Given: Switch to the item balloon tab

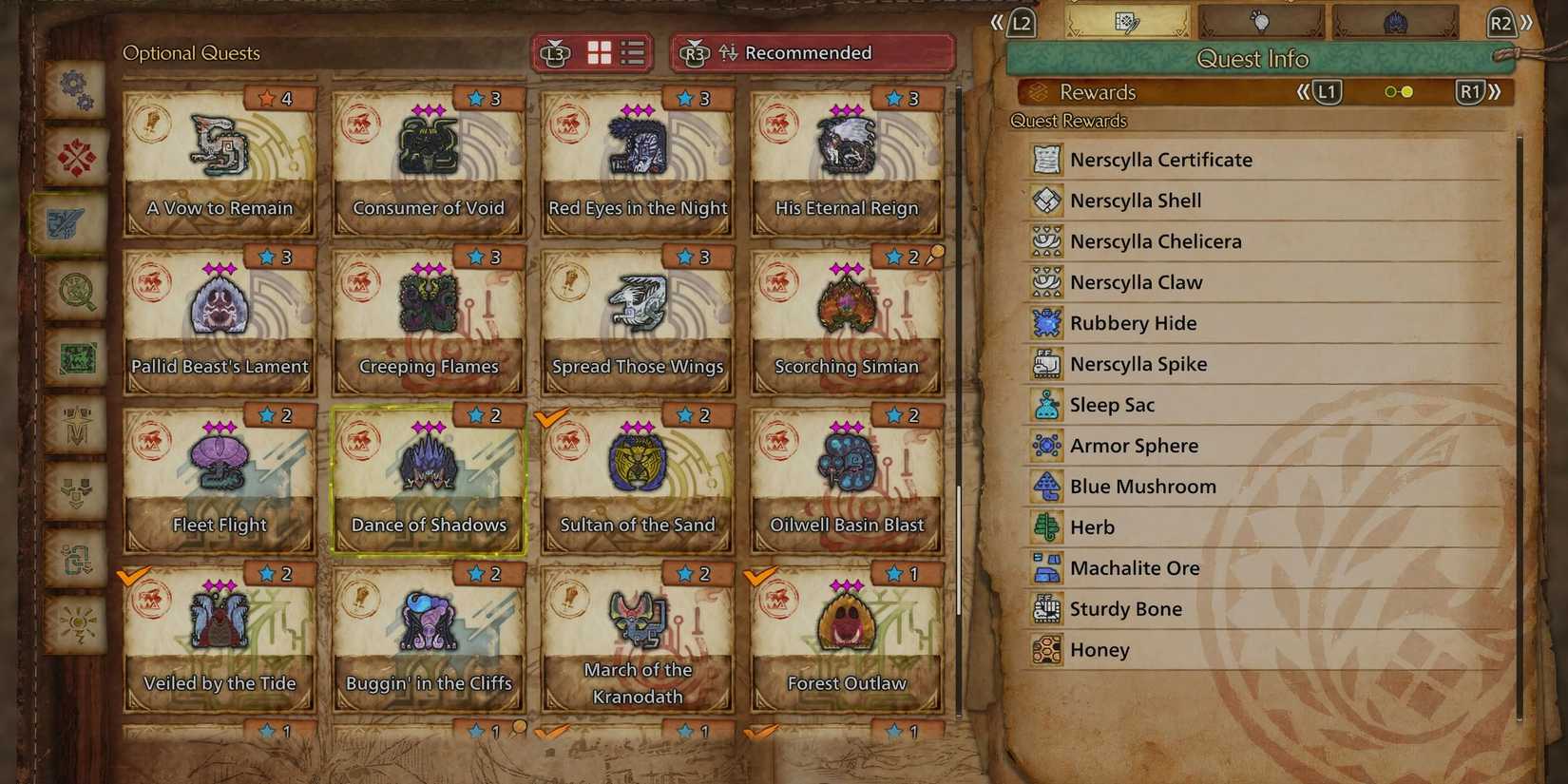Looking at the screenshot, I should click(1260, 21).
